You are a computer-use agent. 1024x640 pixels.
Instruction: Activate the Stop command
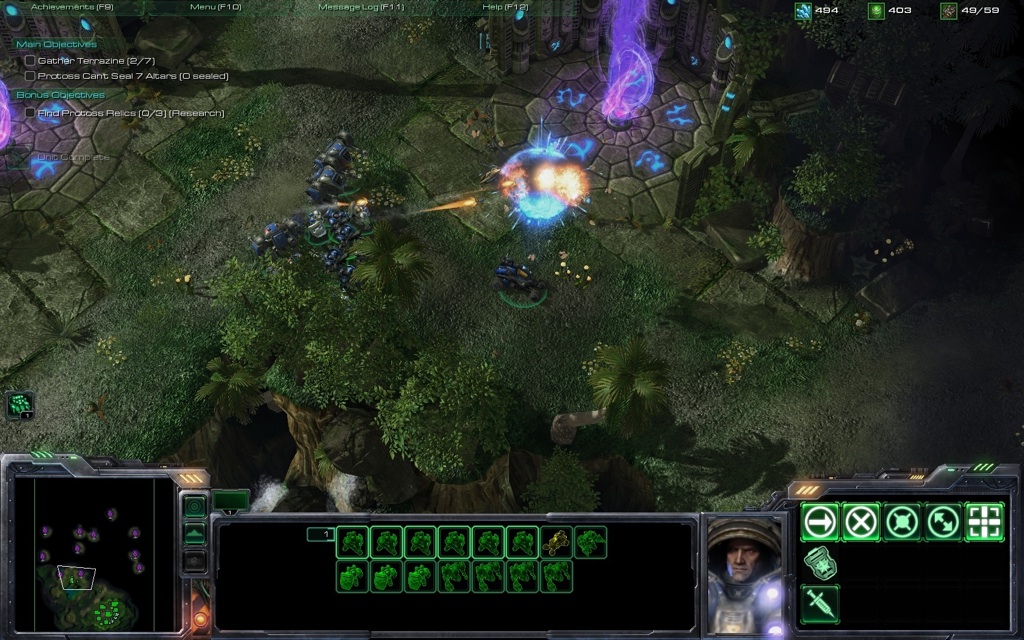pyautogui.click(x=861, y=522)
